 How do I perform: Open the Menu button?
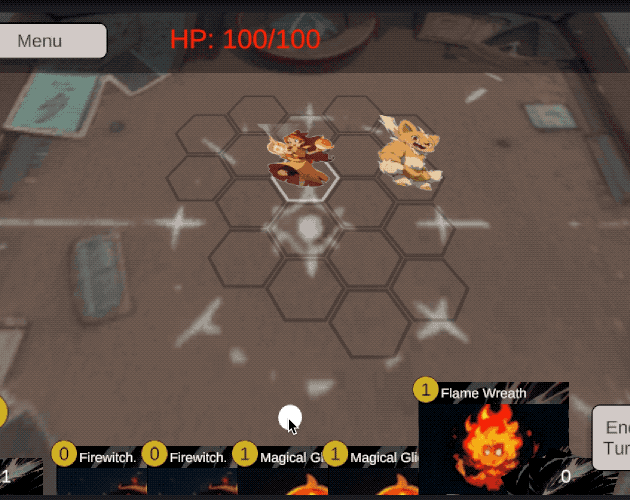(x=50, y=41)
